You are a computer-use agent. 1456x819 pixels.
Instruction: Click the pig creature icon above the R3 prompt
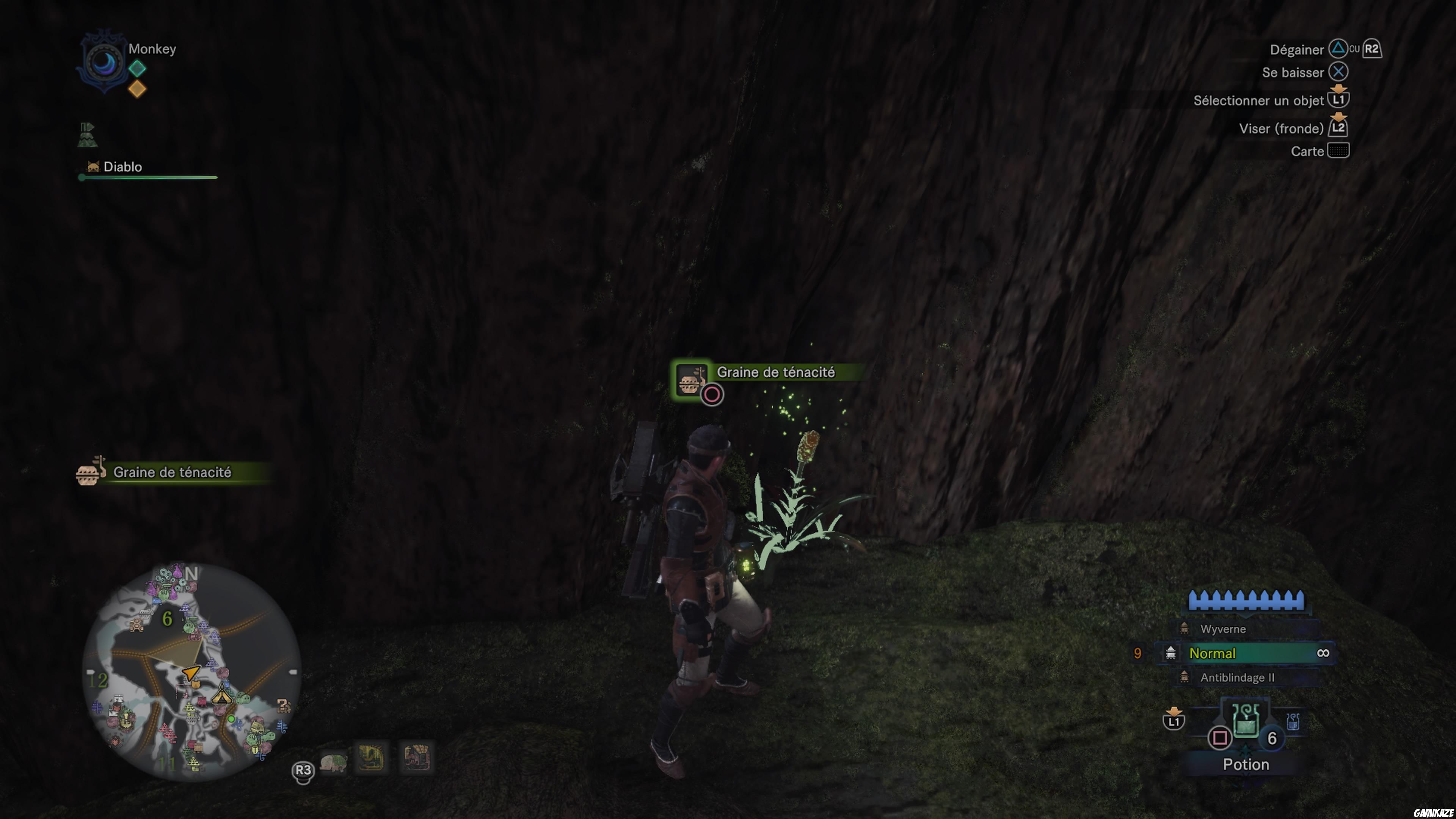pos(334,760)
